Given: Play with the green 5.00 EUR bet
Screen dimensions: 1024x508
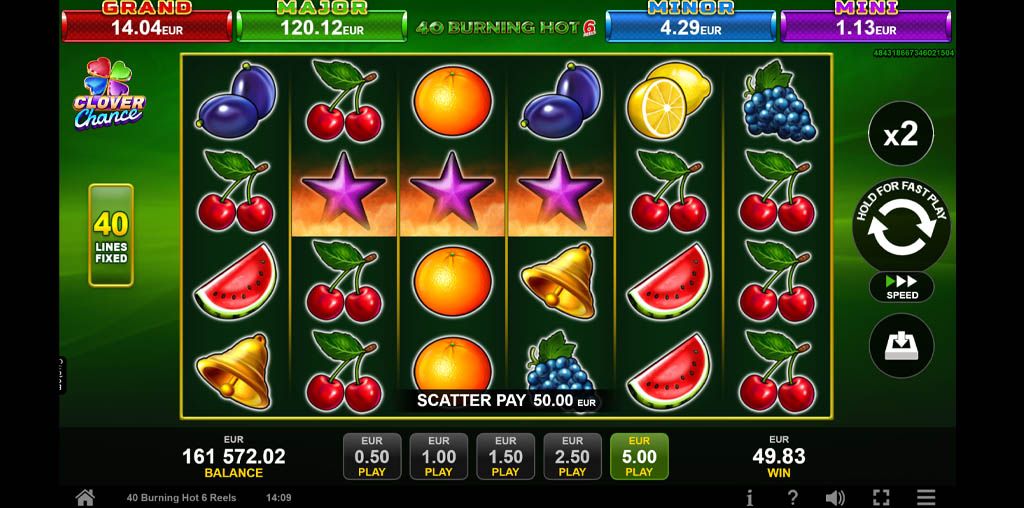Looking at the screenshot, I should [x=639, y=456].
